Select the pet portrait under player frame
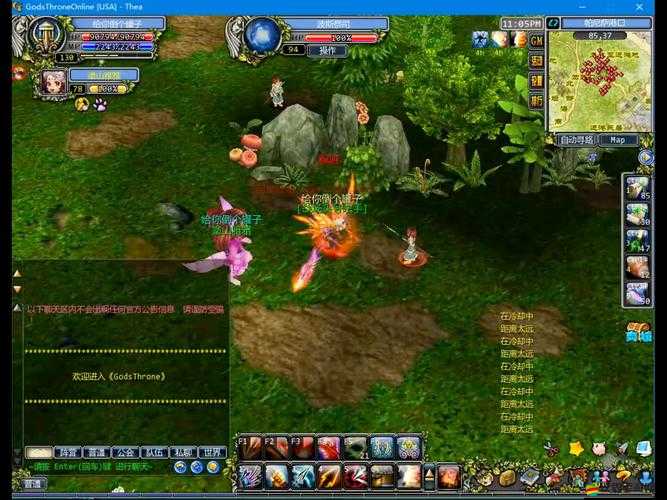 52,82
